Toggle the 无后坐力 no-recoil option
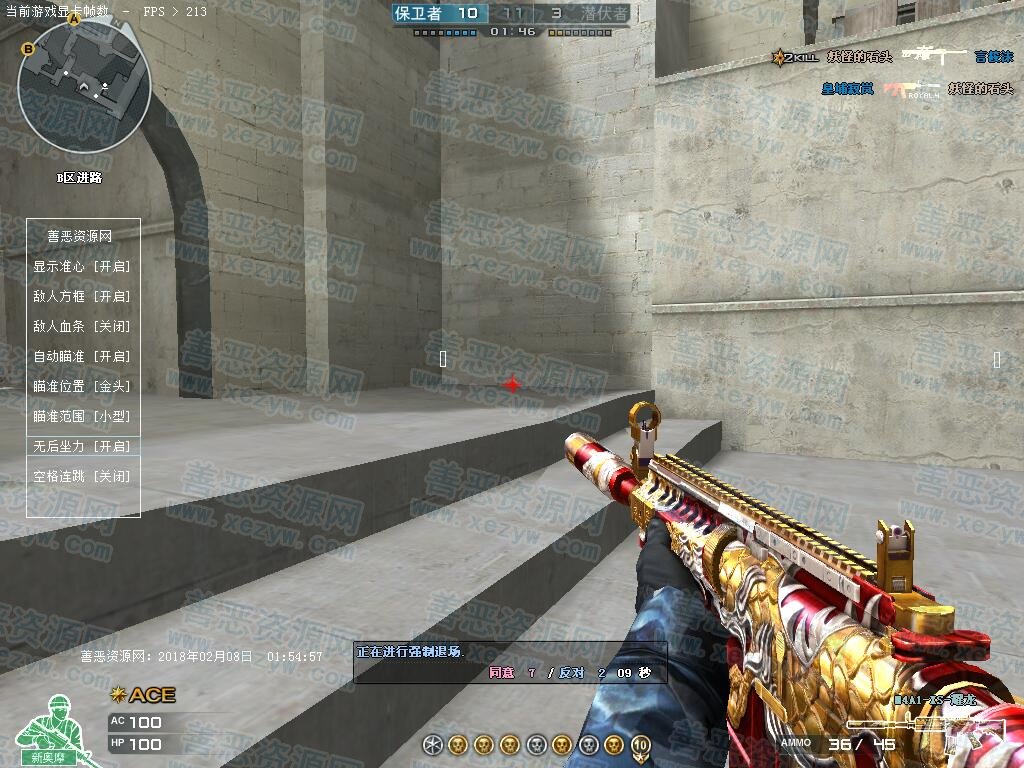The height and width of the screenshot is (768, 1024). click(x=82, y=446)
